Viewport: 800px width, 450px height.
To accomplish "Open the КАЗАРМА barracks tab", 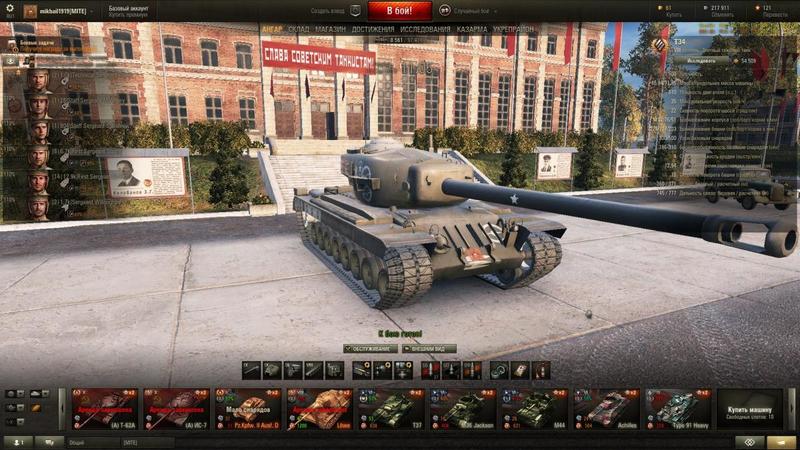I will click(x=472, y=29).
